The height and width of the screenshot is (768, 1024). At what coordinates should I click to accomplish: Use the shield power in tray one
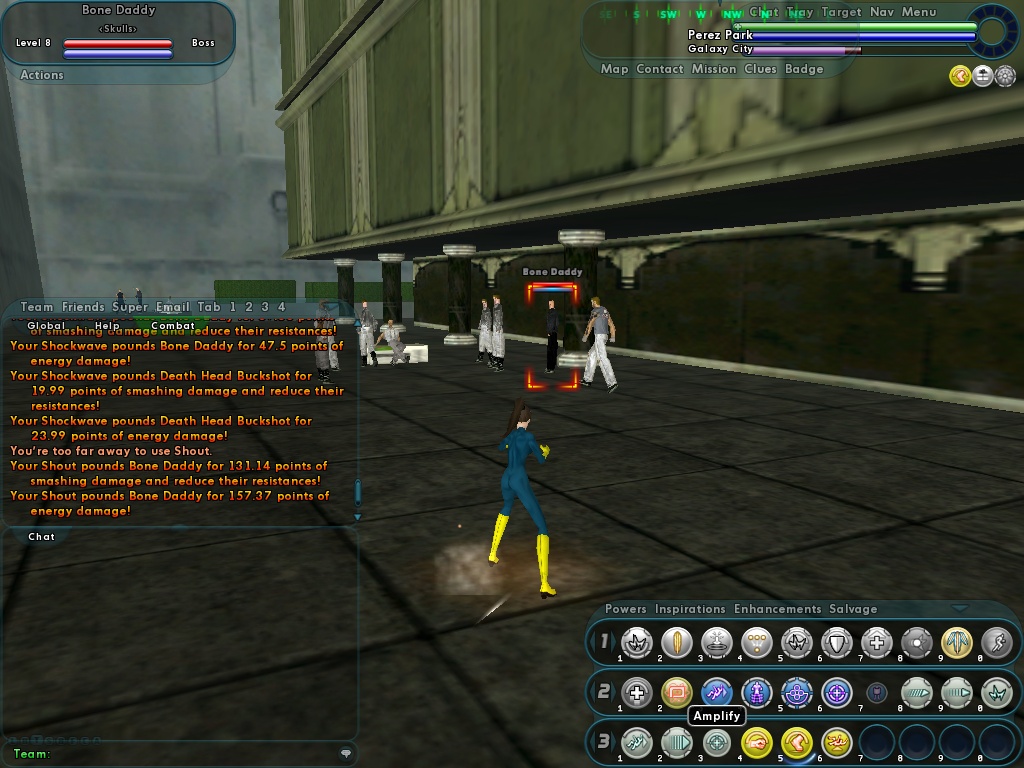coord(836,643)
